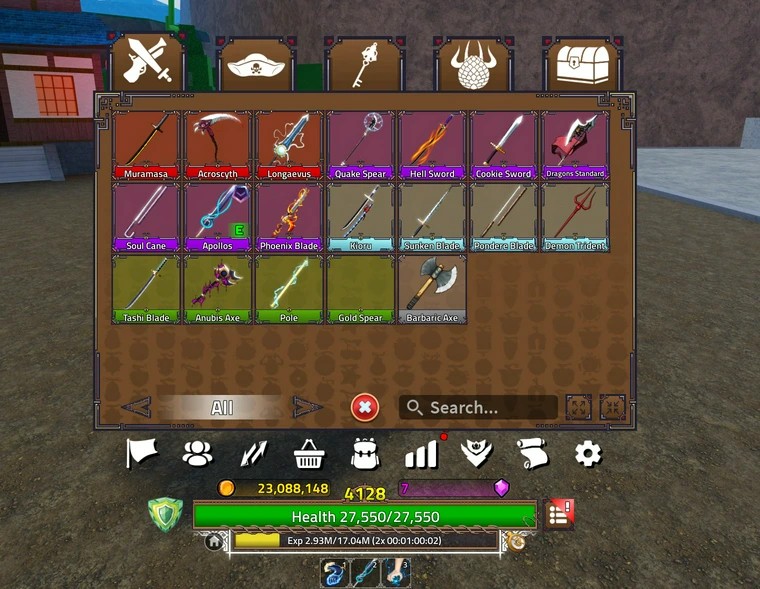Go to next filter with right arrow
Screen dimensions: 760x589
pos(307,407)
